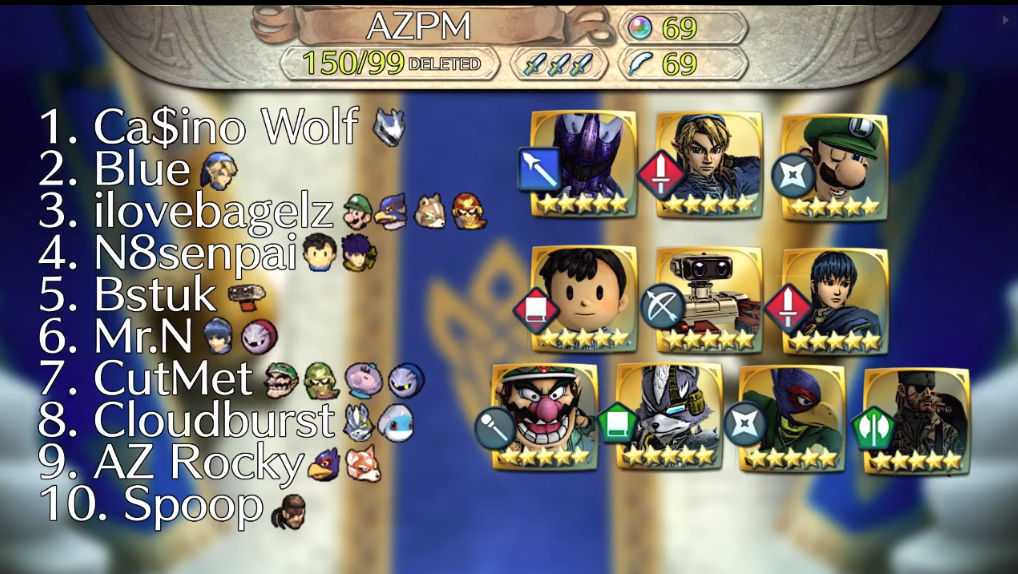This screenshot has width=1018, height=574.
Task: Select the purple armored hero card
Action: [x=584, y=164]
